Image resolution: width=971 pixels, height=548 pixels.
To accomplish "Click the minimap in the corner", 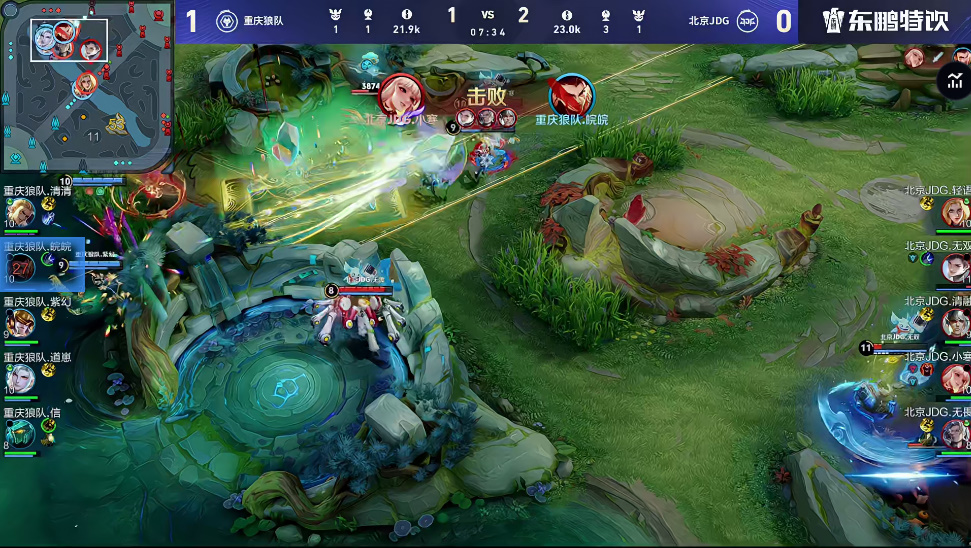I will click(88, 86).
